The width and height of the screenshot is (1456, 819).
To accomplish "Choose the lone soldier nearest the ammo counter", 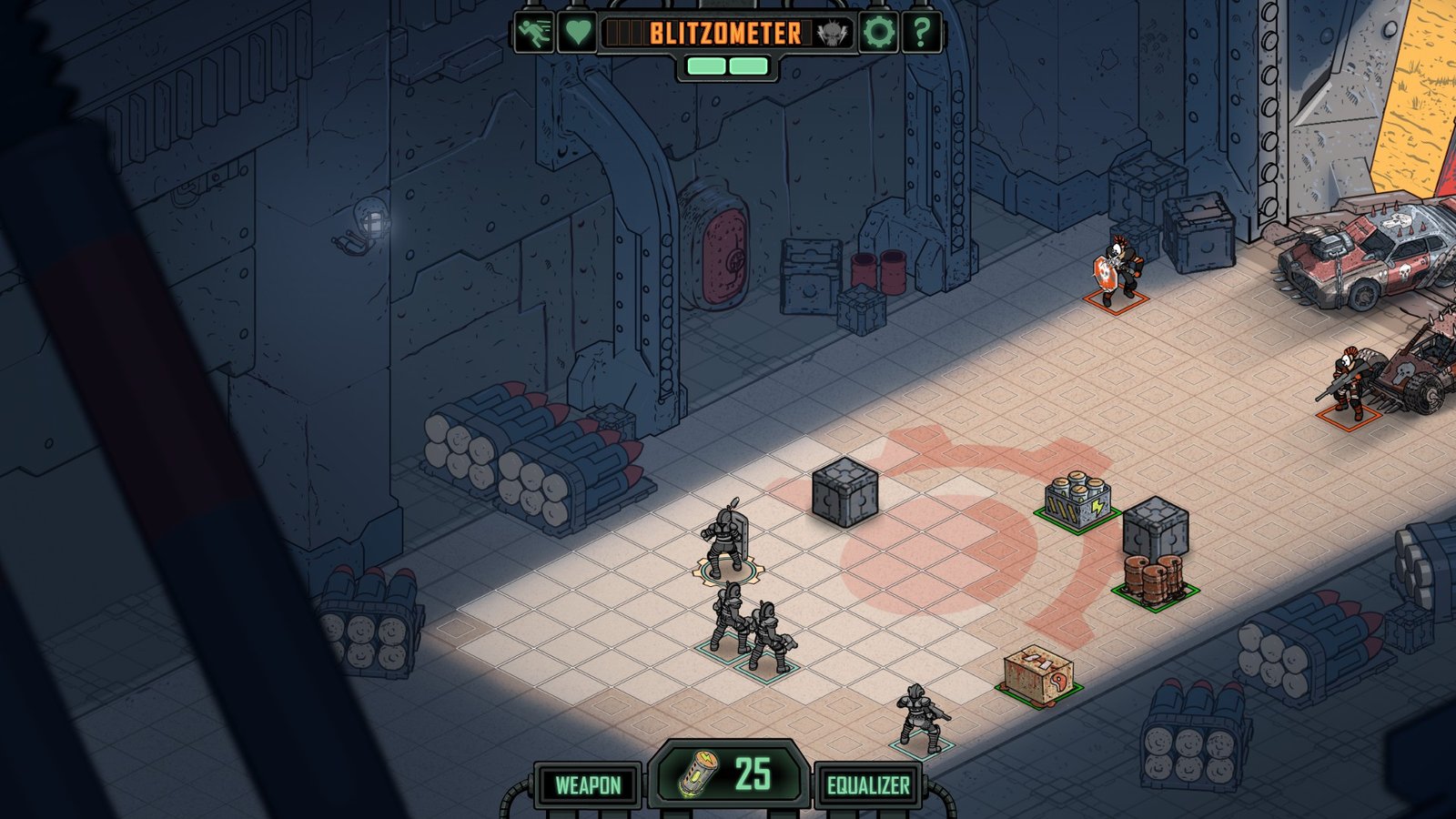I will tap(921, 717).
